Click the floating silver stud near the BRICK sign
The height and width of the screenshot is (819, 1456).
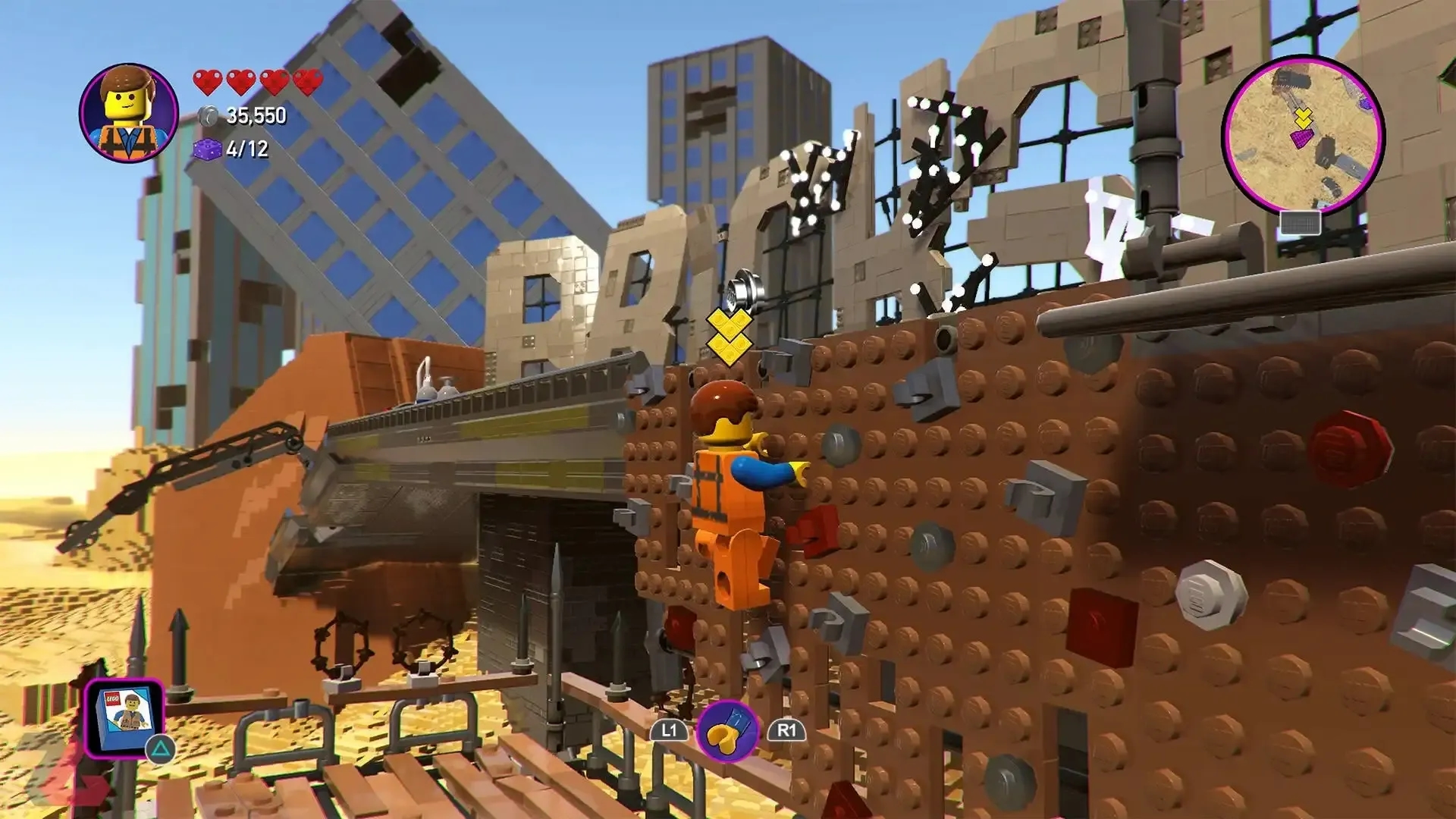pyautogui.click(x=745, y=287)
